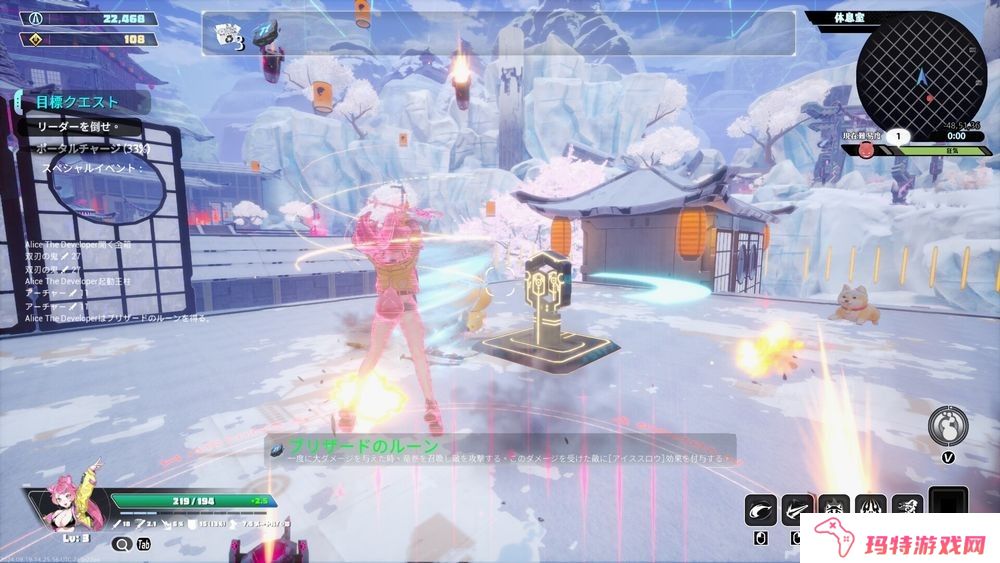This screenshot has width=1000, height=563.
Task: Select the empty black item slot
Action: point(948,507)
